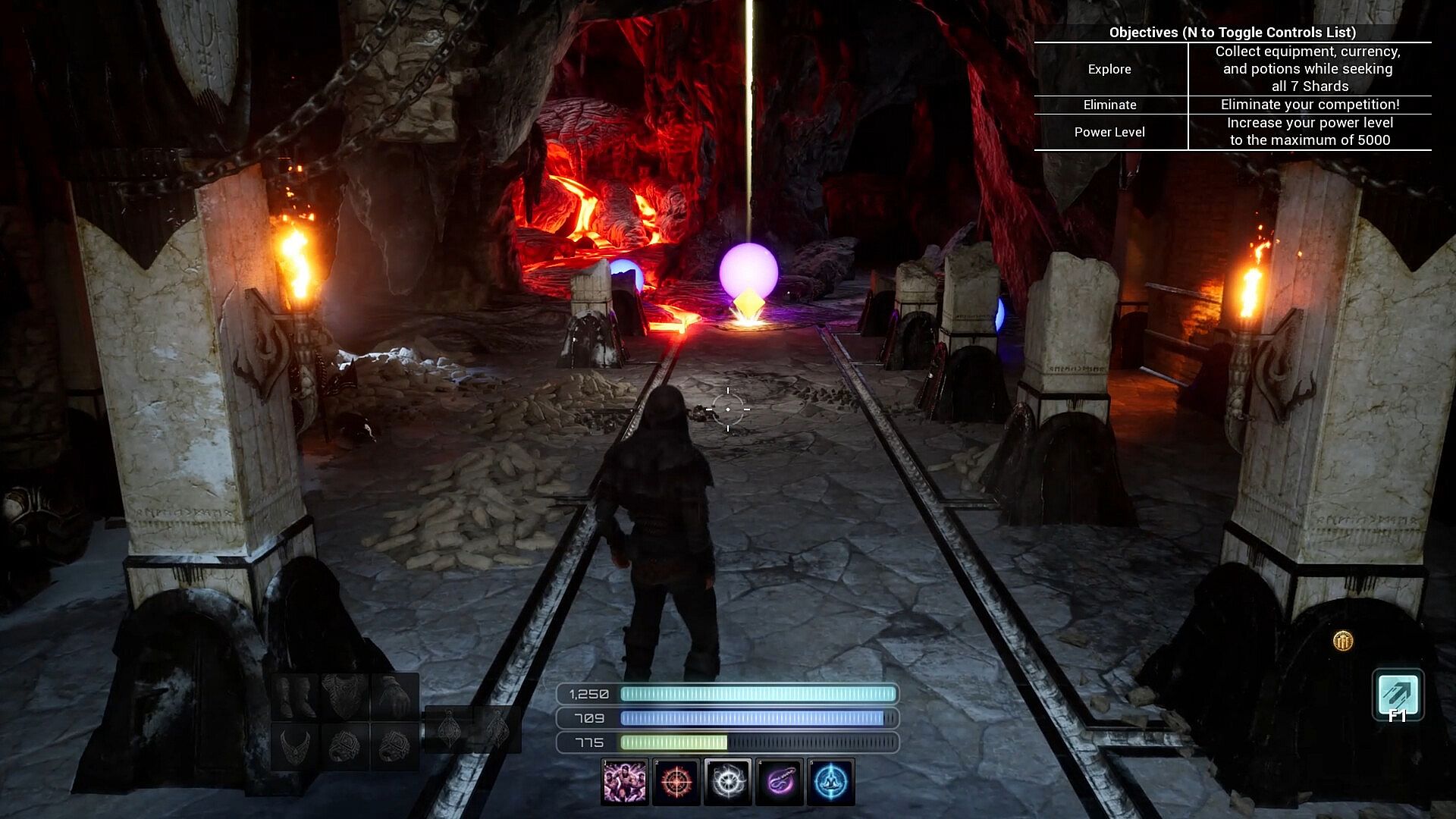Viewport: 1456px width, 819px height.
Task: Click the teal dash arrow ability icon
Action: point(1398,694)
